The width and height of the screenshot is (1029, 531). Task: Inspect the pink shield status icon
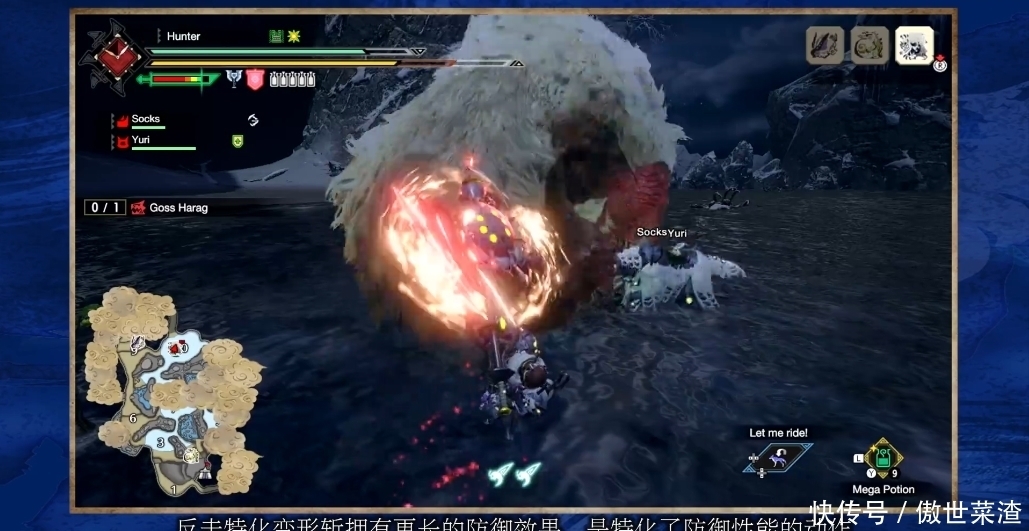[x=255, y=78]
